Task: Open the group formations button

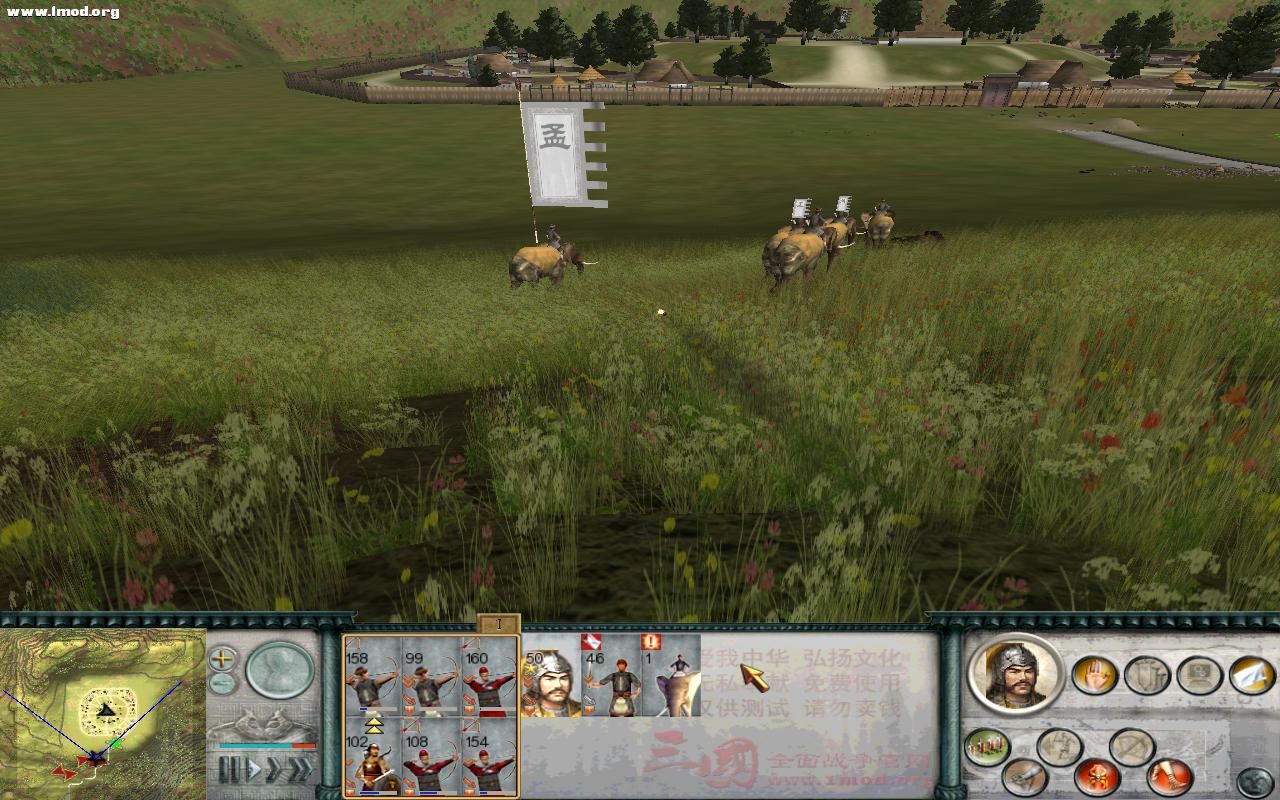Action: pyautogui.click(x=986, y=747)
